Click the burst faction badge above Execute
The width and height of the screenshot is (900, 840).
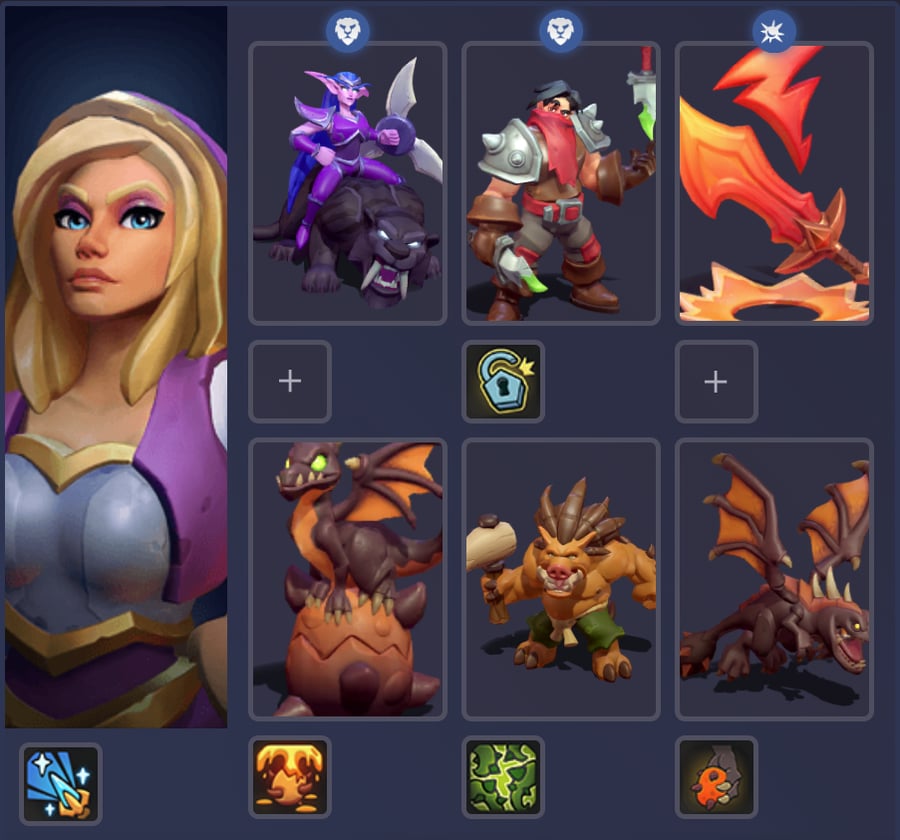coord(774,32)
